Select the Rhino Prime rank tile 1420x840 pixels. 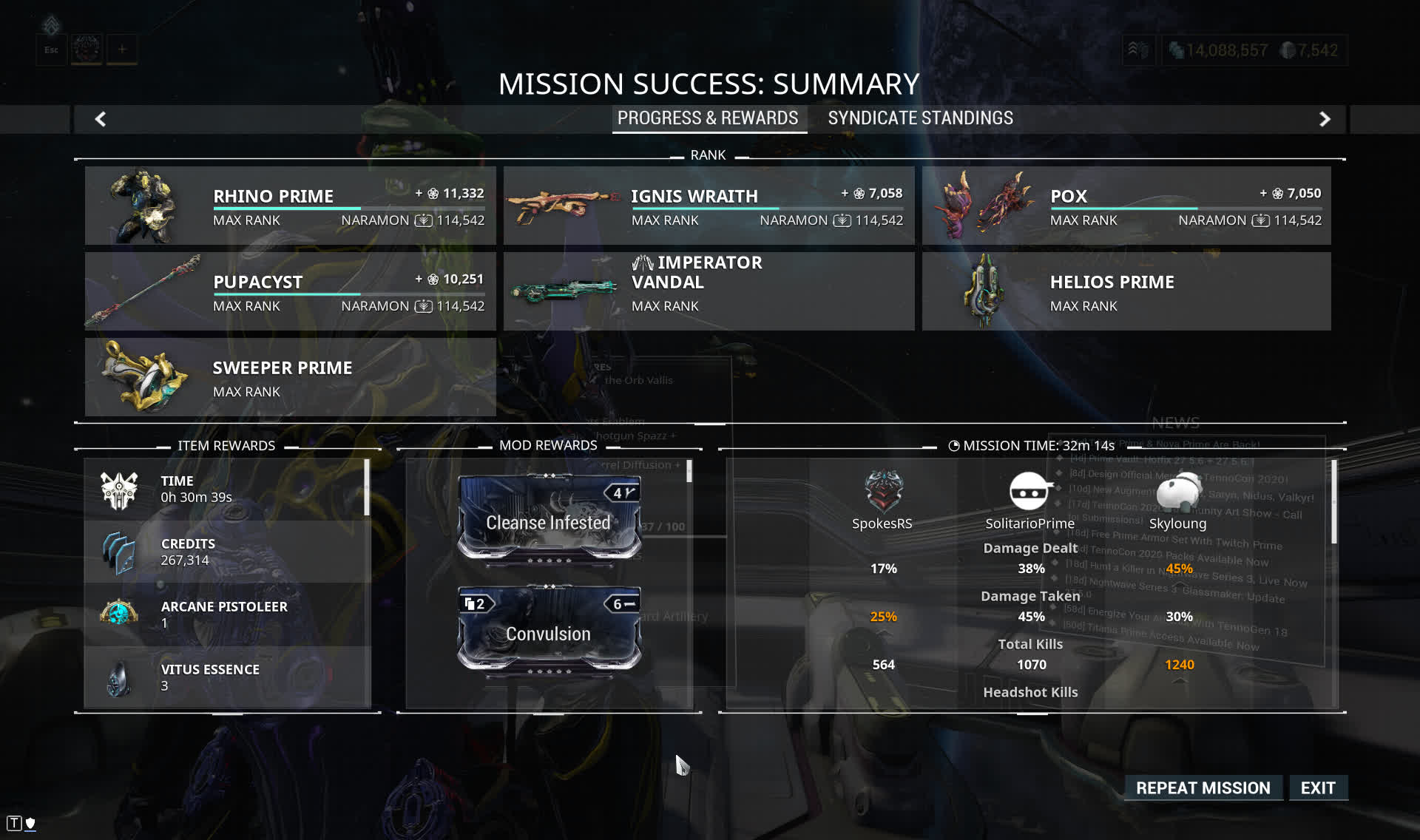point(290,206)
